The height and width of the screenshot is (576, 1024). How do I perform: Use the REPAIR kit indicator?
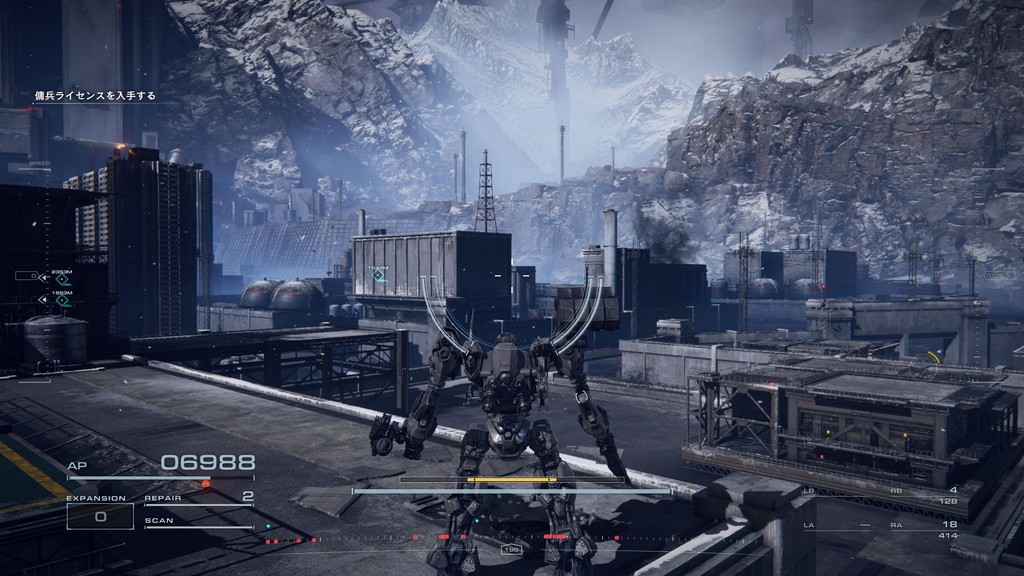click(199, 498)
